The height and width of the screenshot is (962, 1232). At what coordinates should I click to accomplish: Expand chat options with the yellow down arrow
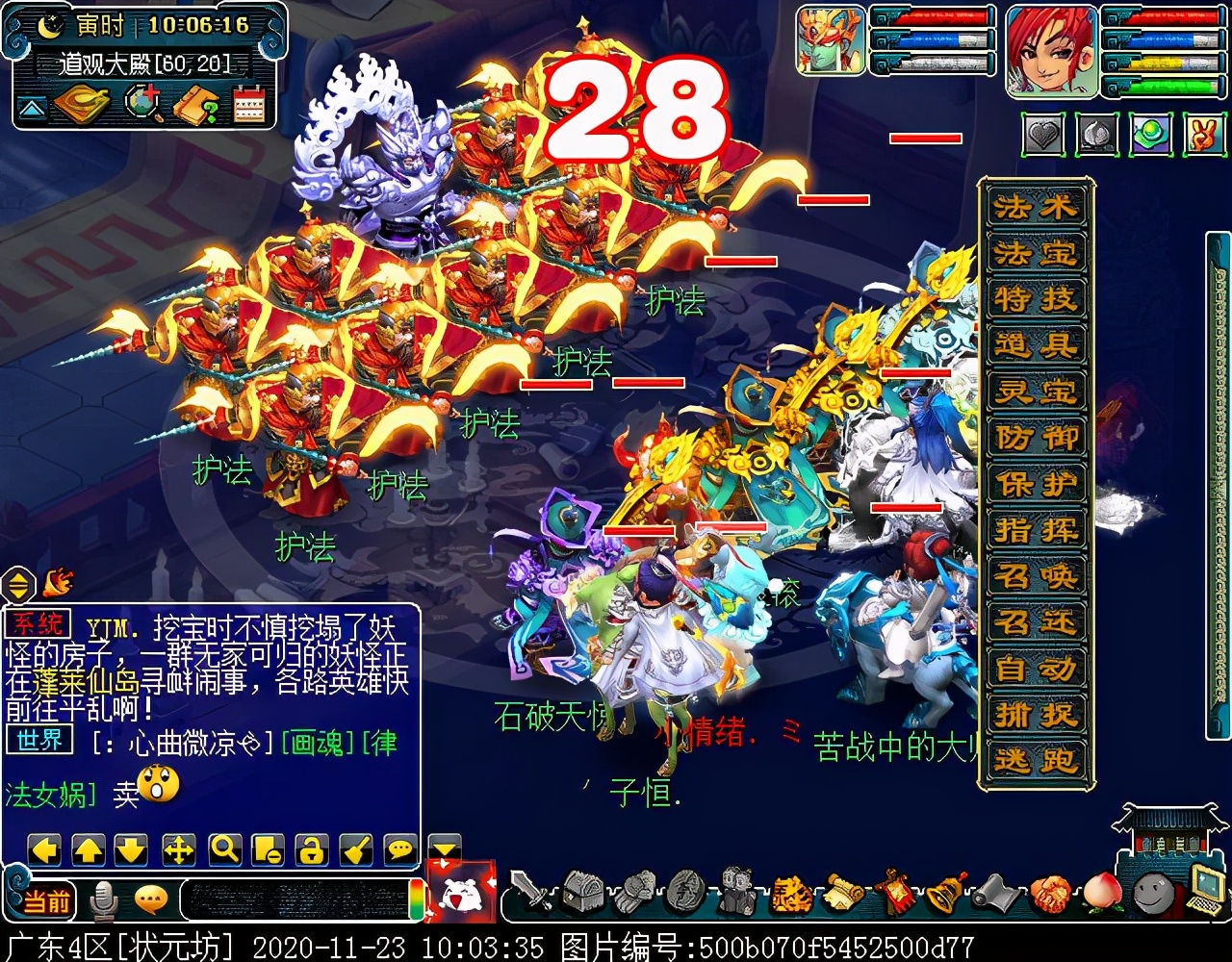coord(443,849)
